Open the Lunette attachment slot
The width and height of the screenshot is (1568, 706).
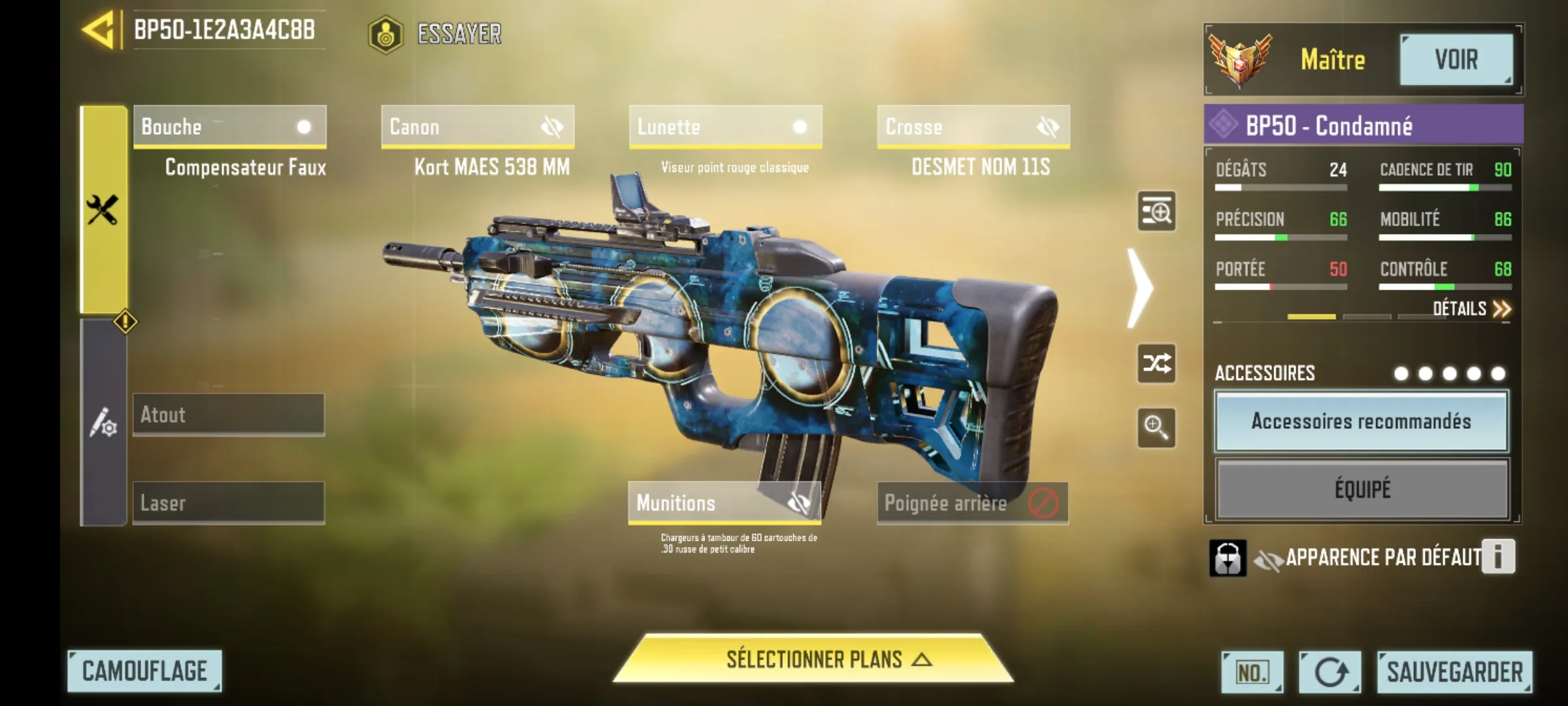tap(725, 127)
